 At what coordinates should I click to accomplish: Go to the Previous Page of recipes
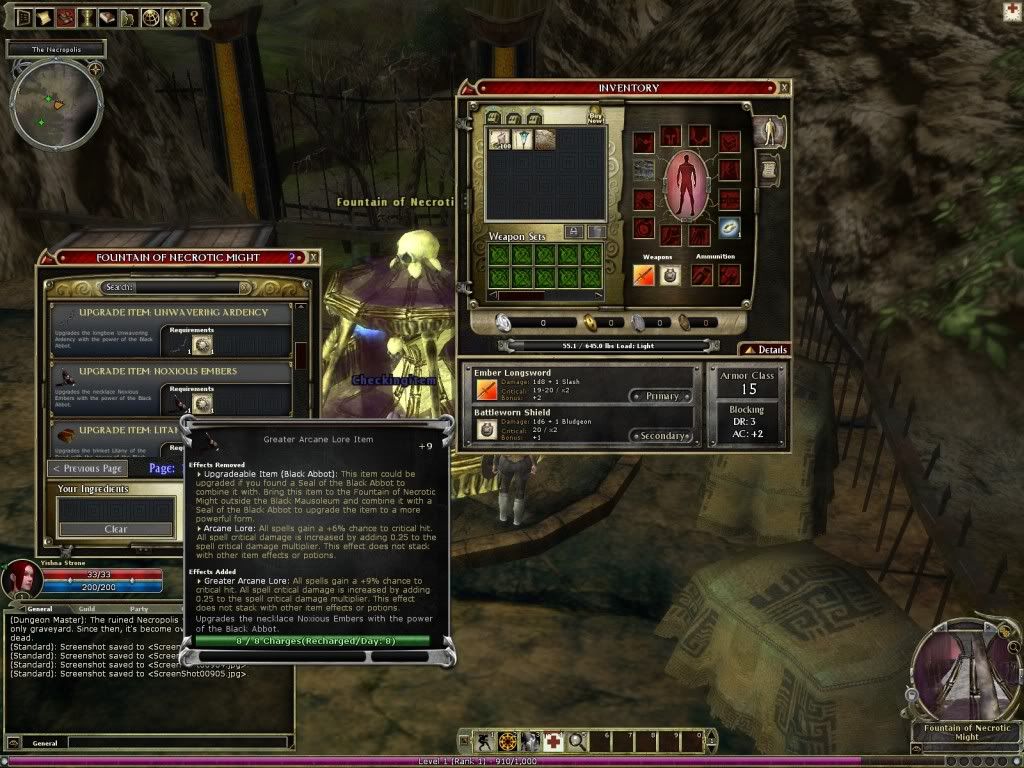pos(88,468)
